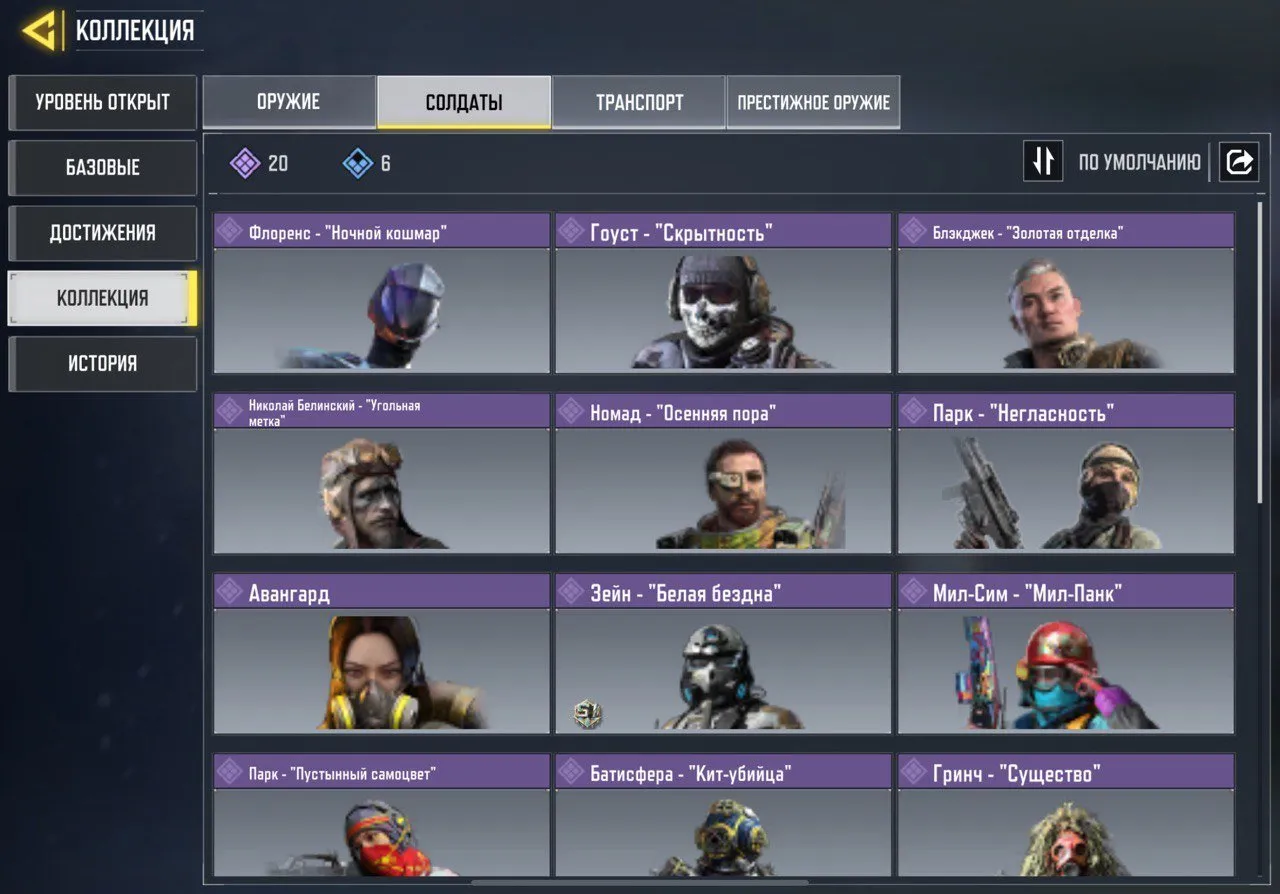Click the diamond icon on the Номад card
The height and width of the screenshot is (894, 1280).
point(571,411)
